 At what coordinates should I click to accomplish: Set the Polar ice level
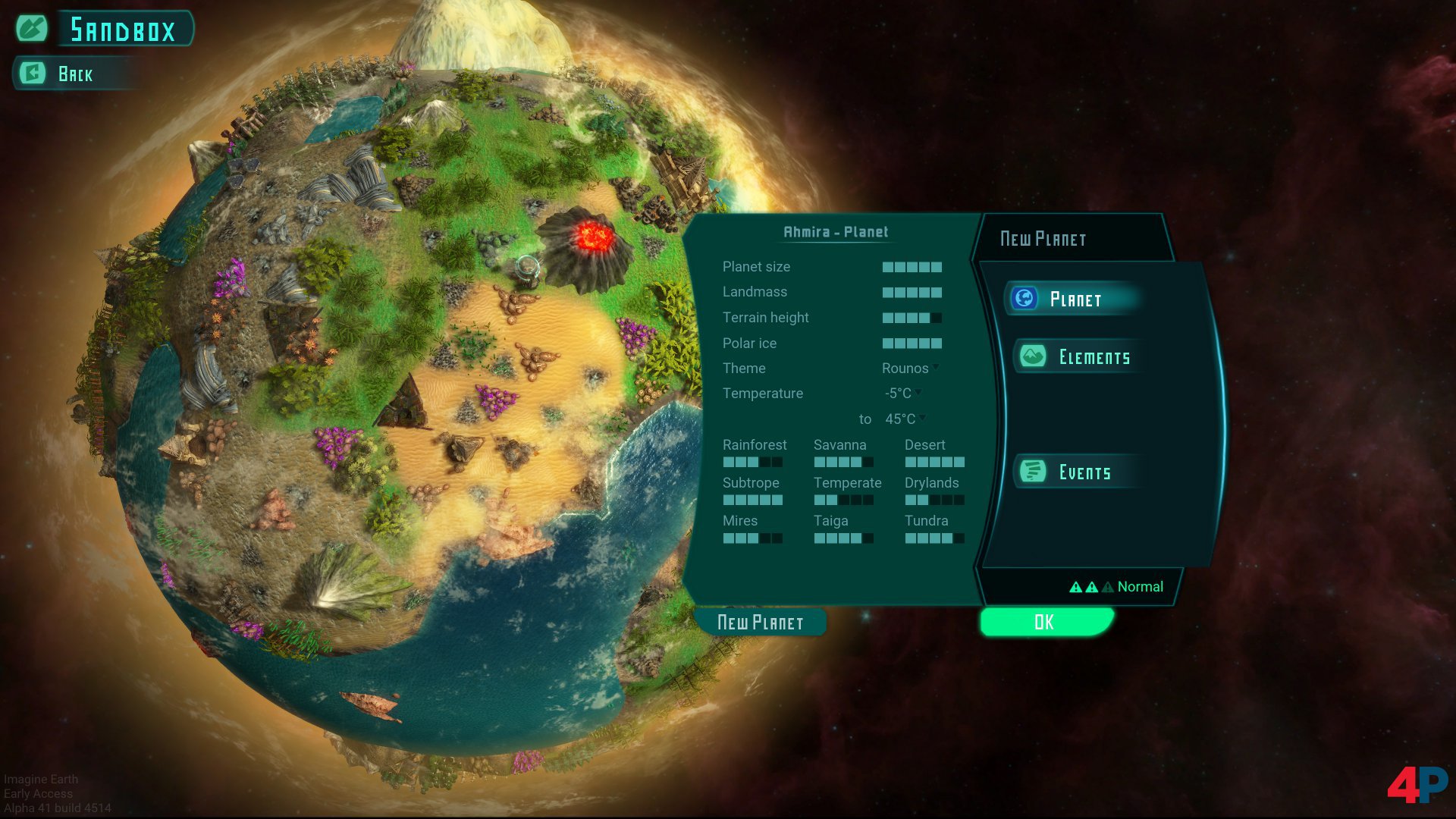(x=912, y=344)
